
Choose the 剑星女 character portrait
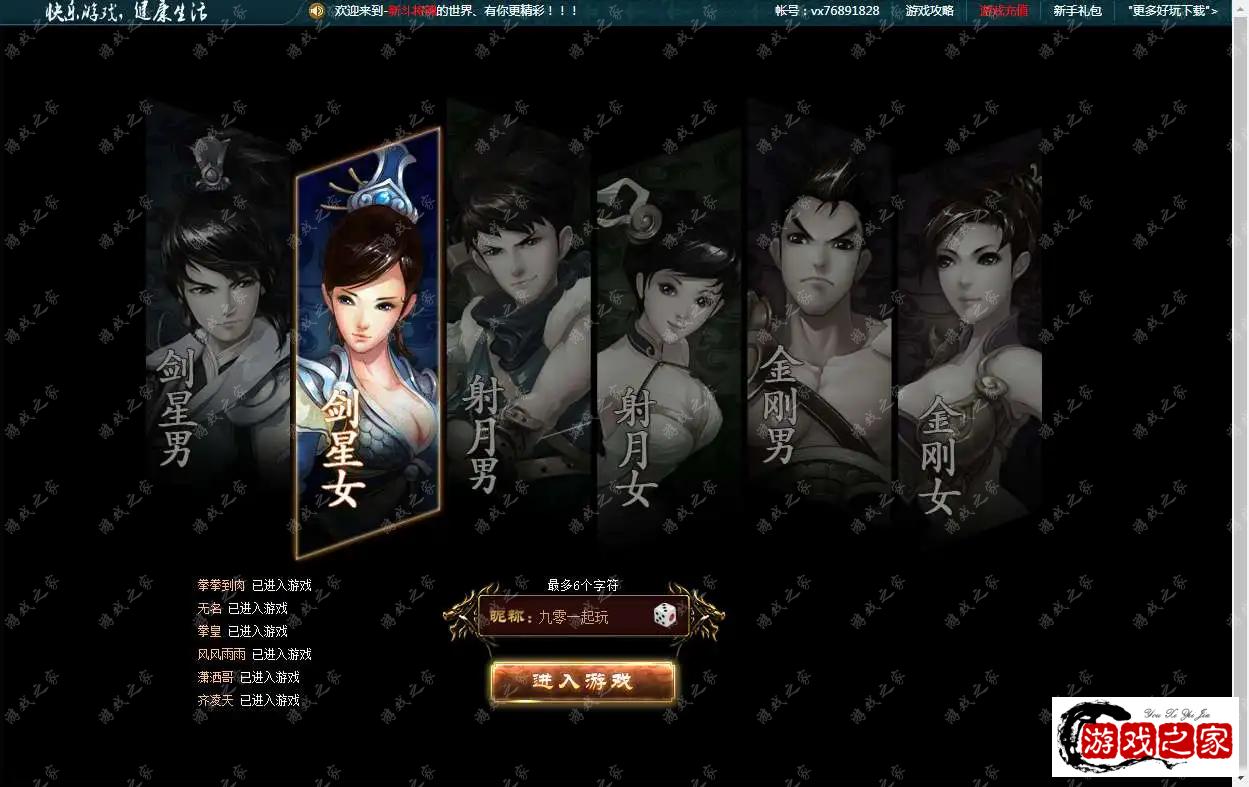click(x=367, y=340)
